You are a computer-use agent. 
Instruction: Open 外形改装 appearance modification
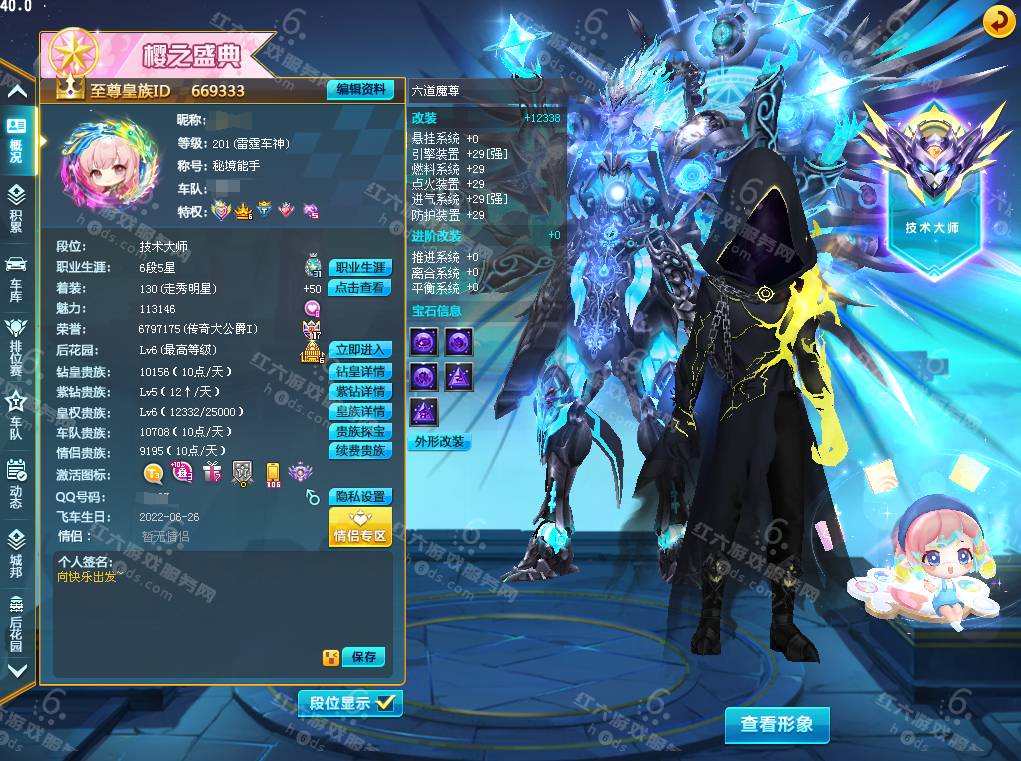pos(440,442)
